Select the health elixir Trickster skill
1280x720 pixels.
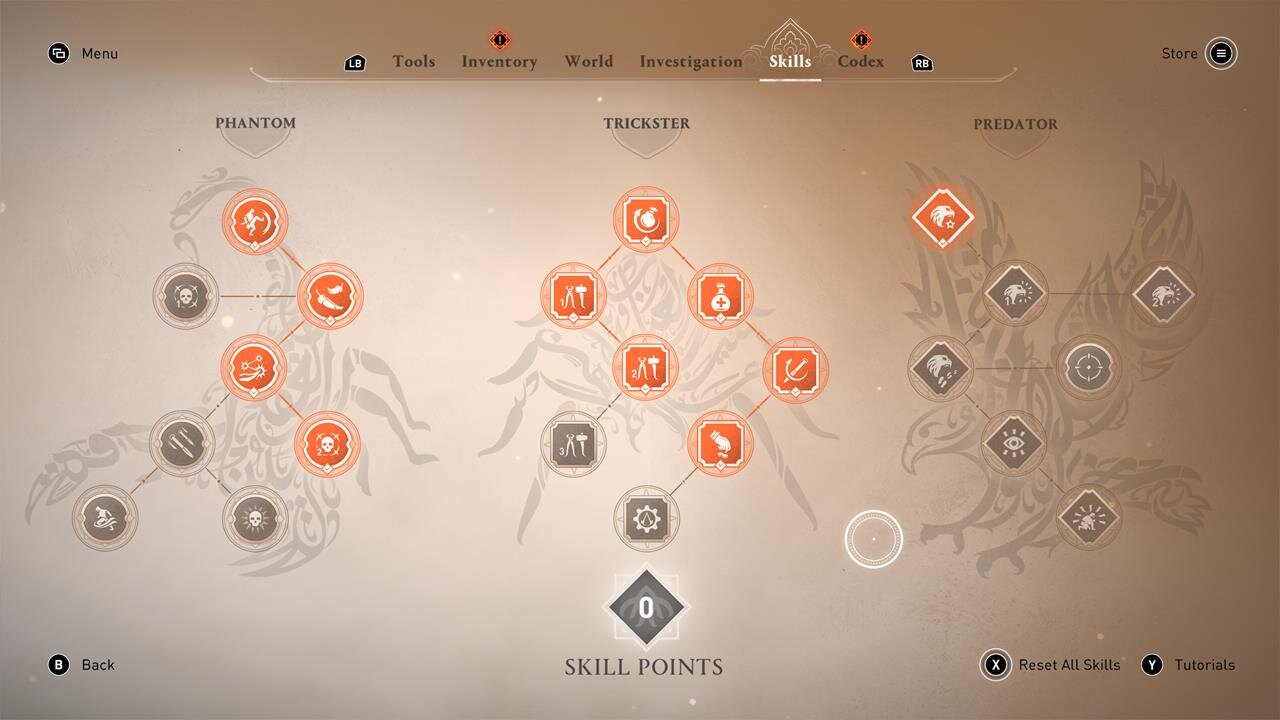(x=720, y=296)
